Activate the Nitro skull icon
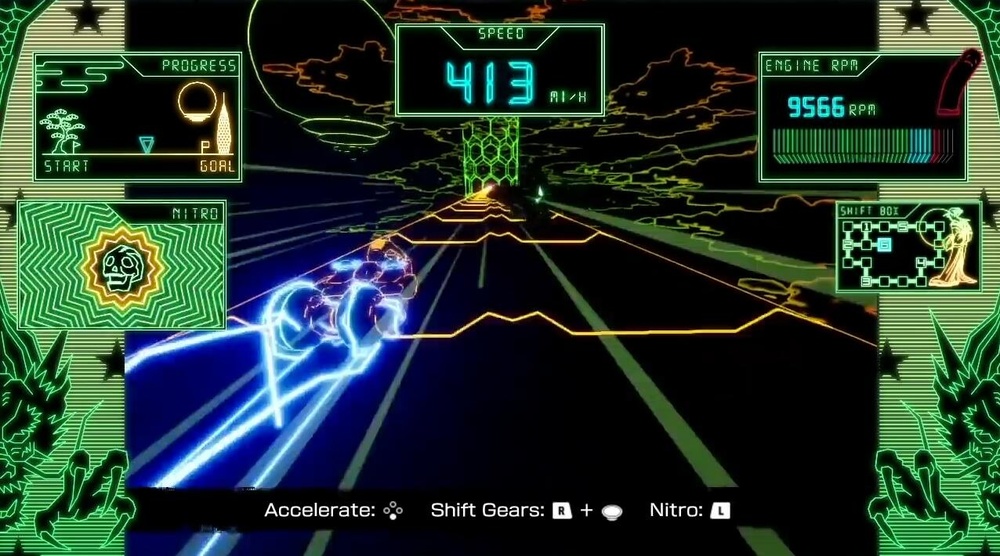The image size is (1000, 556). [x=123, y=266]
